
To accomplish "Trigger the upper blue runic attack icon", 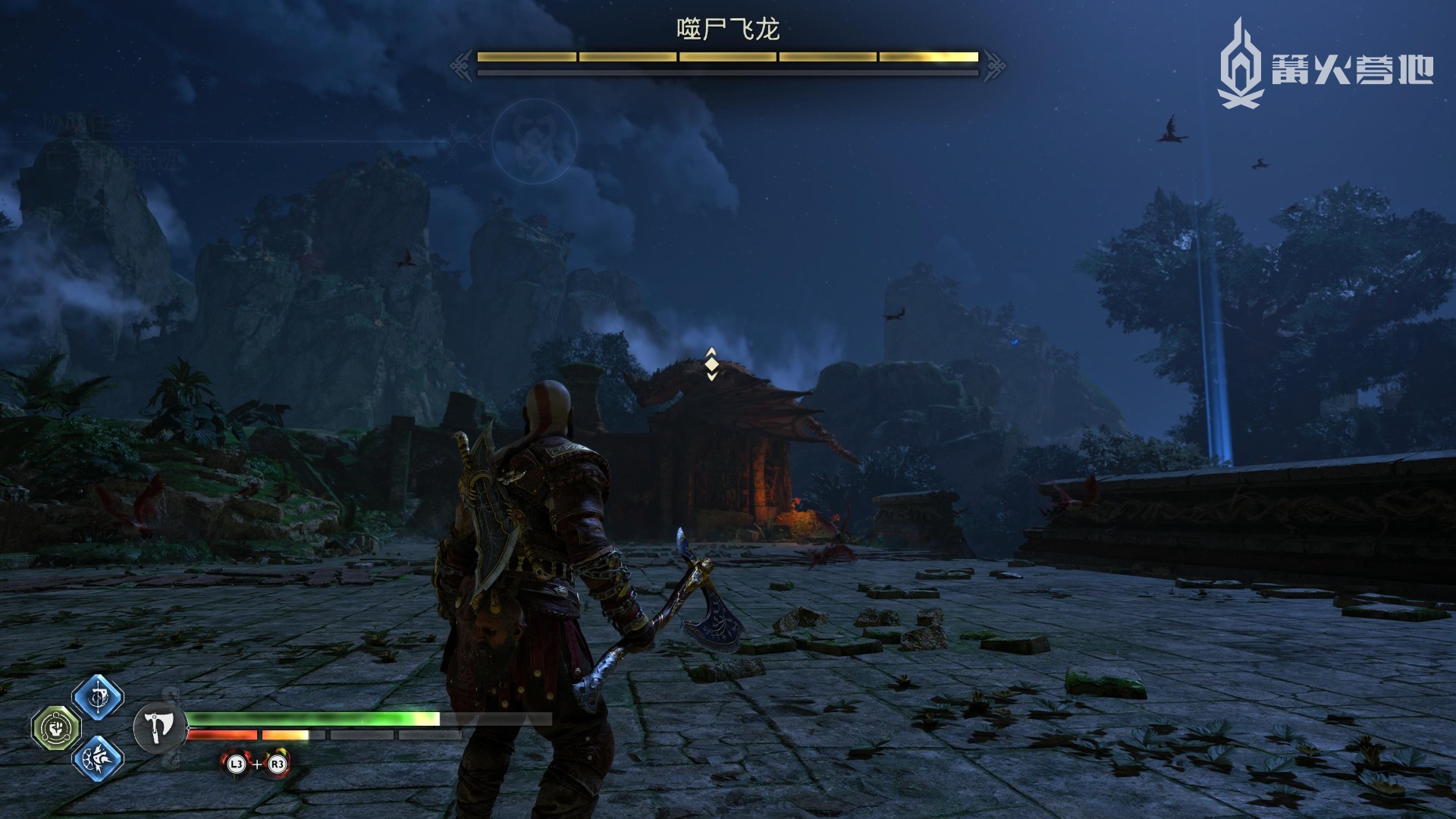I will pos(99,698).
